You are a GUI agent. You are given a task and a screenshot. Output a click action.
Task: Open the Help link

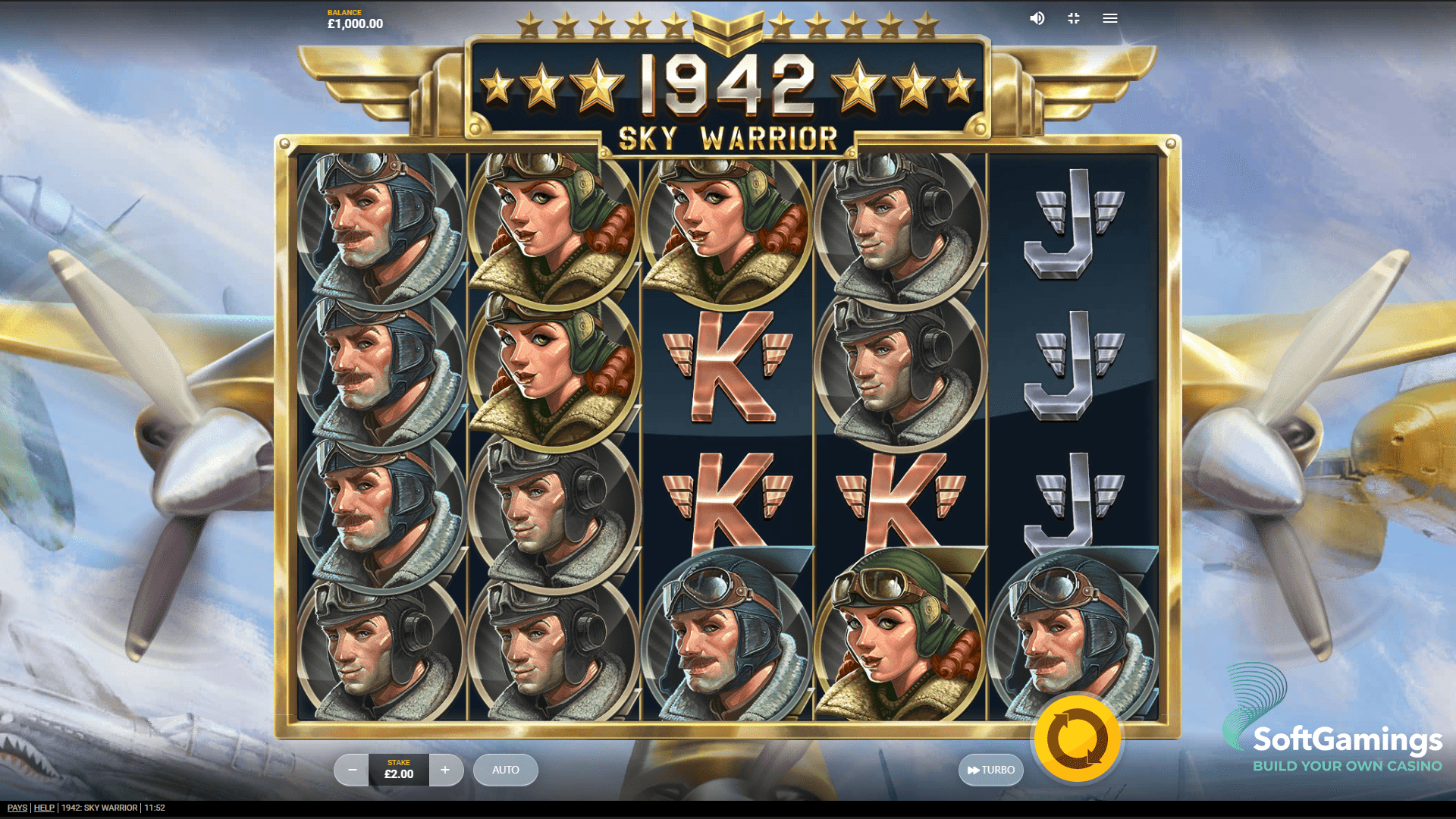[x=44, y=808]
